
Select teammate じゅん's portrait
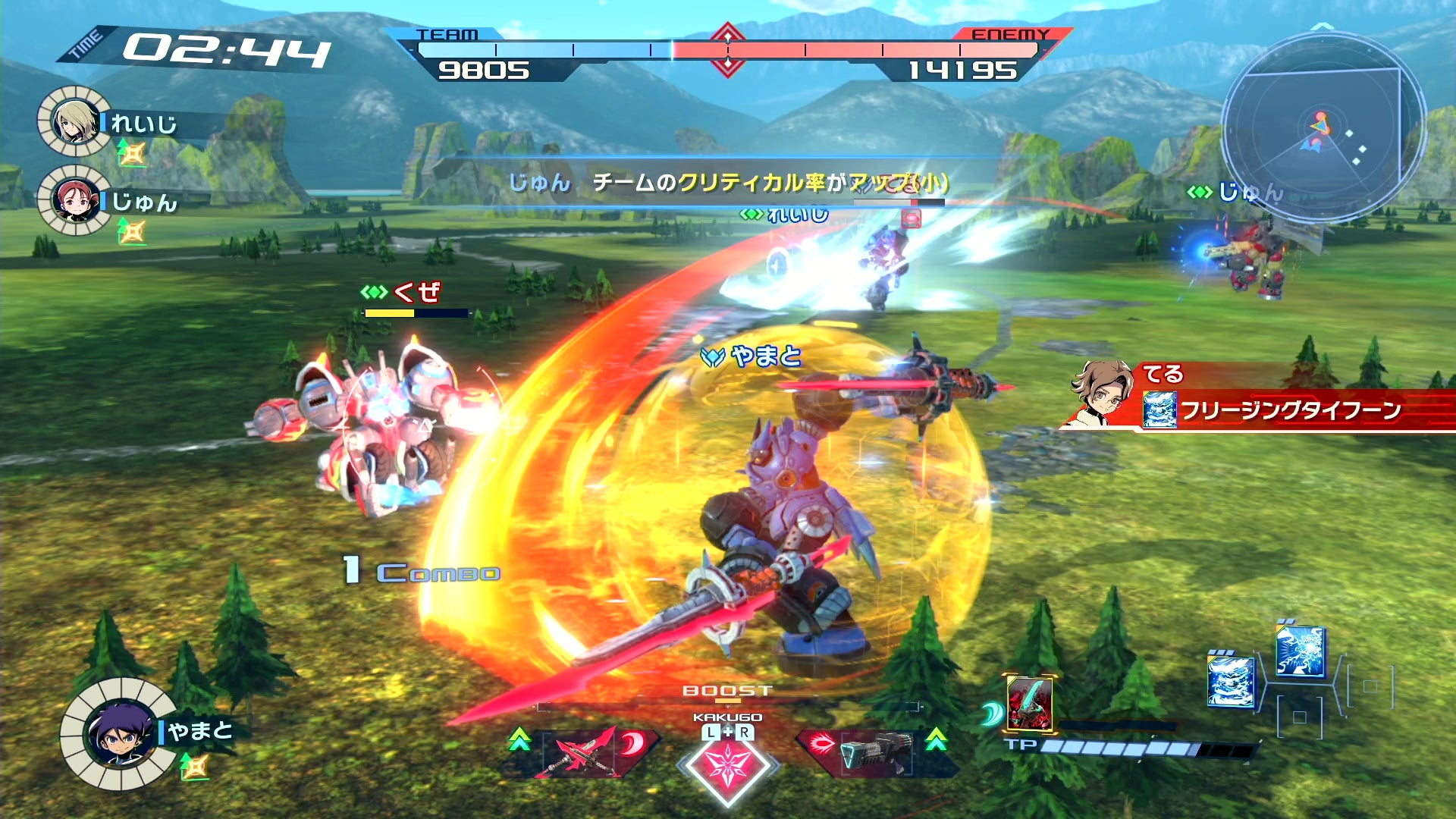74,199
